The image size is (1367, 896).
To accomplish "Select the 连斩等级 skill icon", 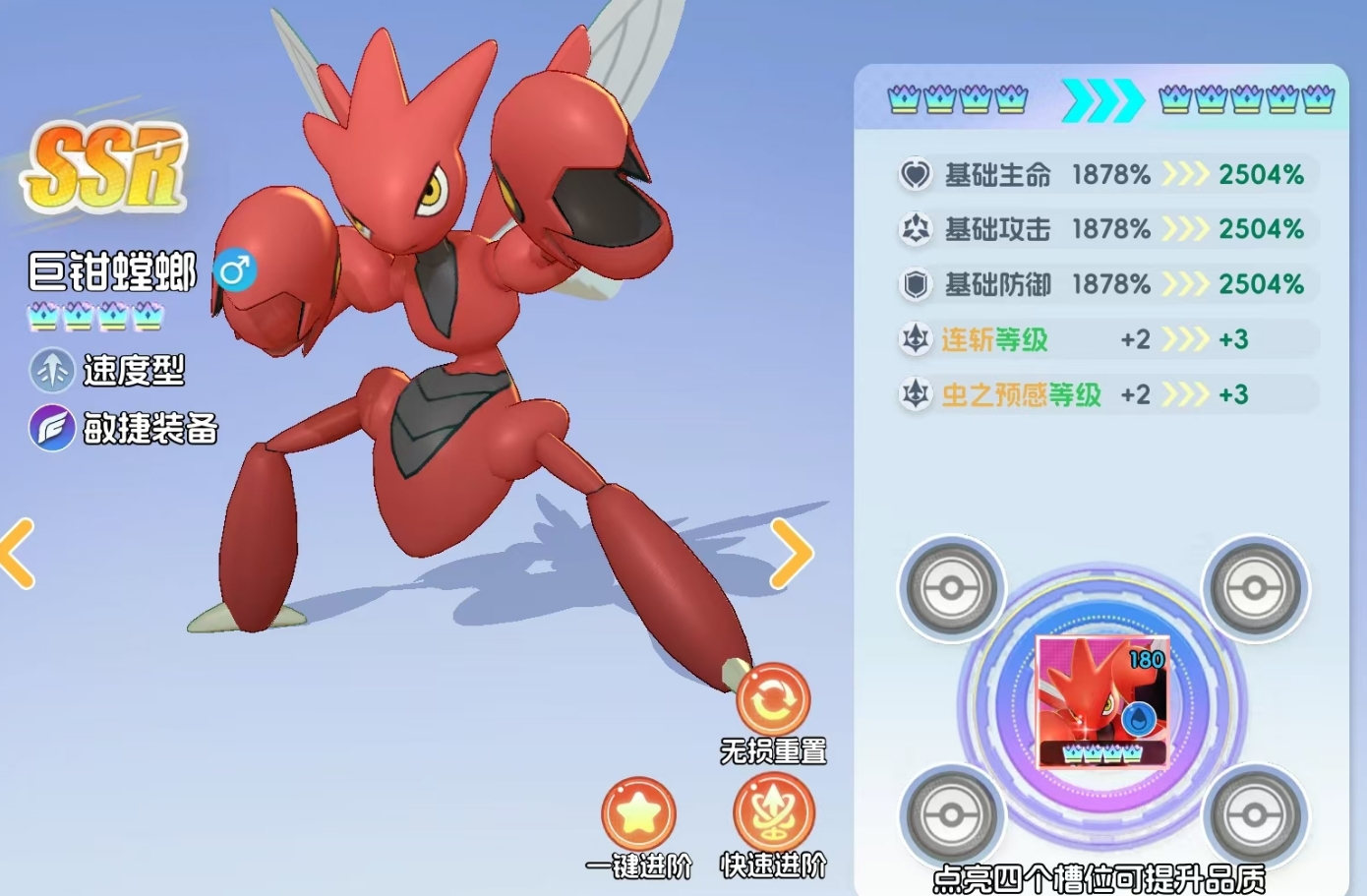I will pyautogui.click(x=916, y=339).
